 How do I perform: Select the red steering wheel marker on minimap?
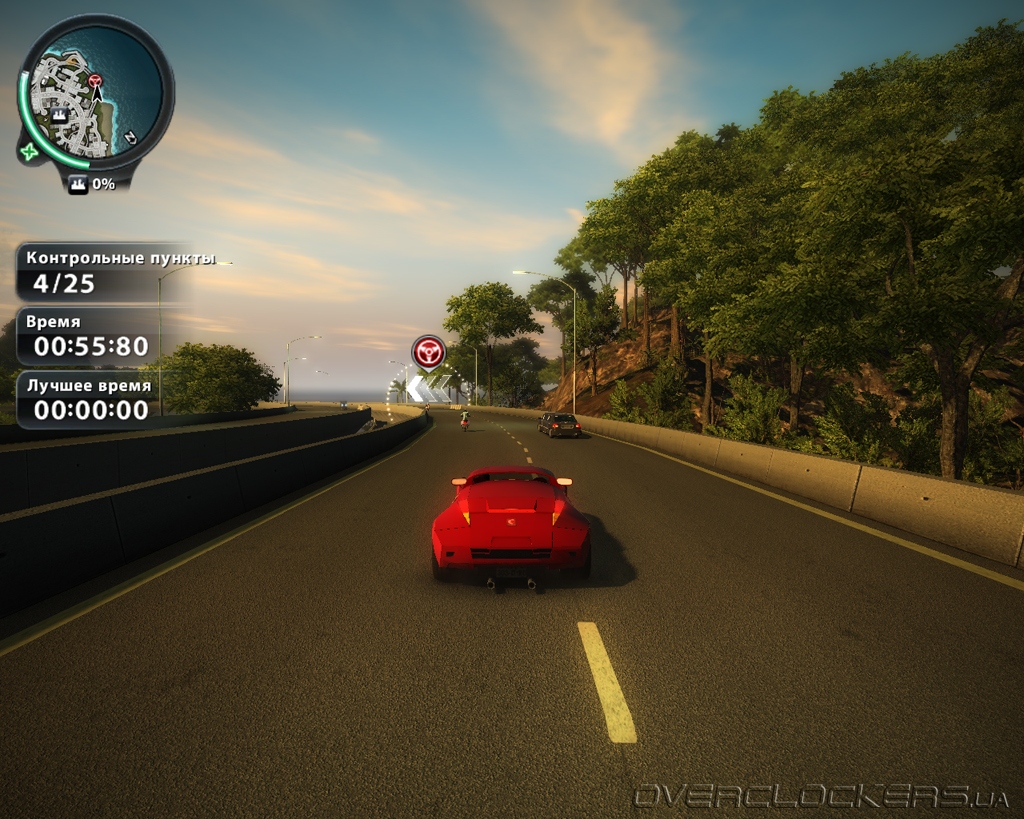[x=95, y=80]
